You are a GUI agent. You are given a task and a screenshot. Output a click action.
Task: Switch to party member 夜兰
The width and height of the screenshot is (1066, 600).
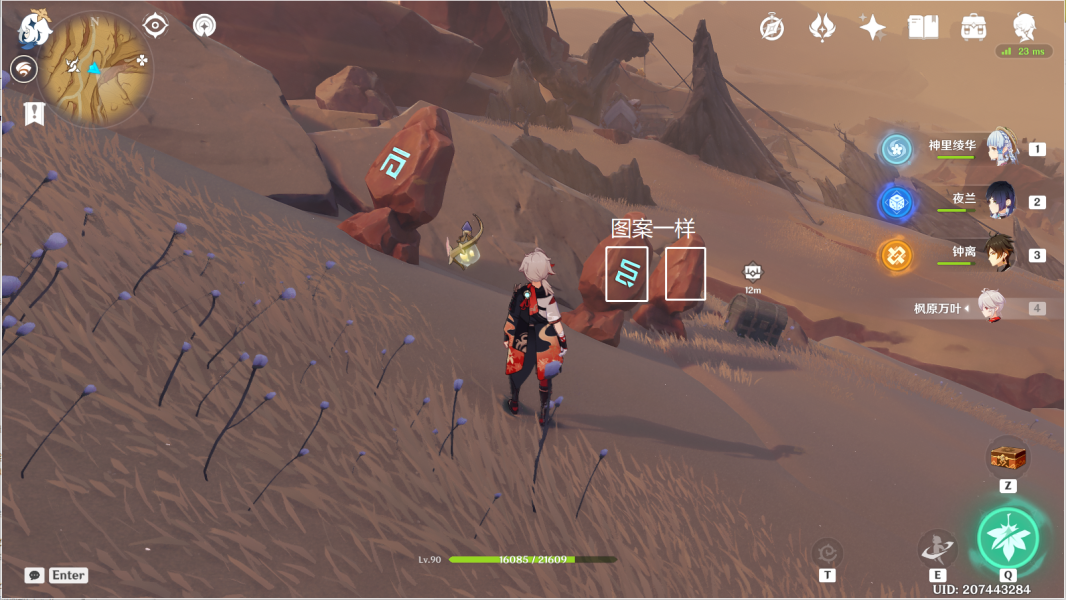tap(1000, 201)
